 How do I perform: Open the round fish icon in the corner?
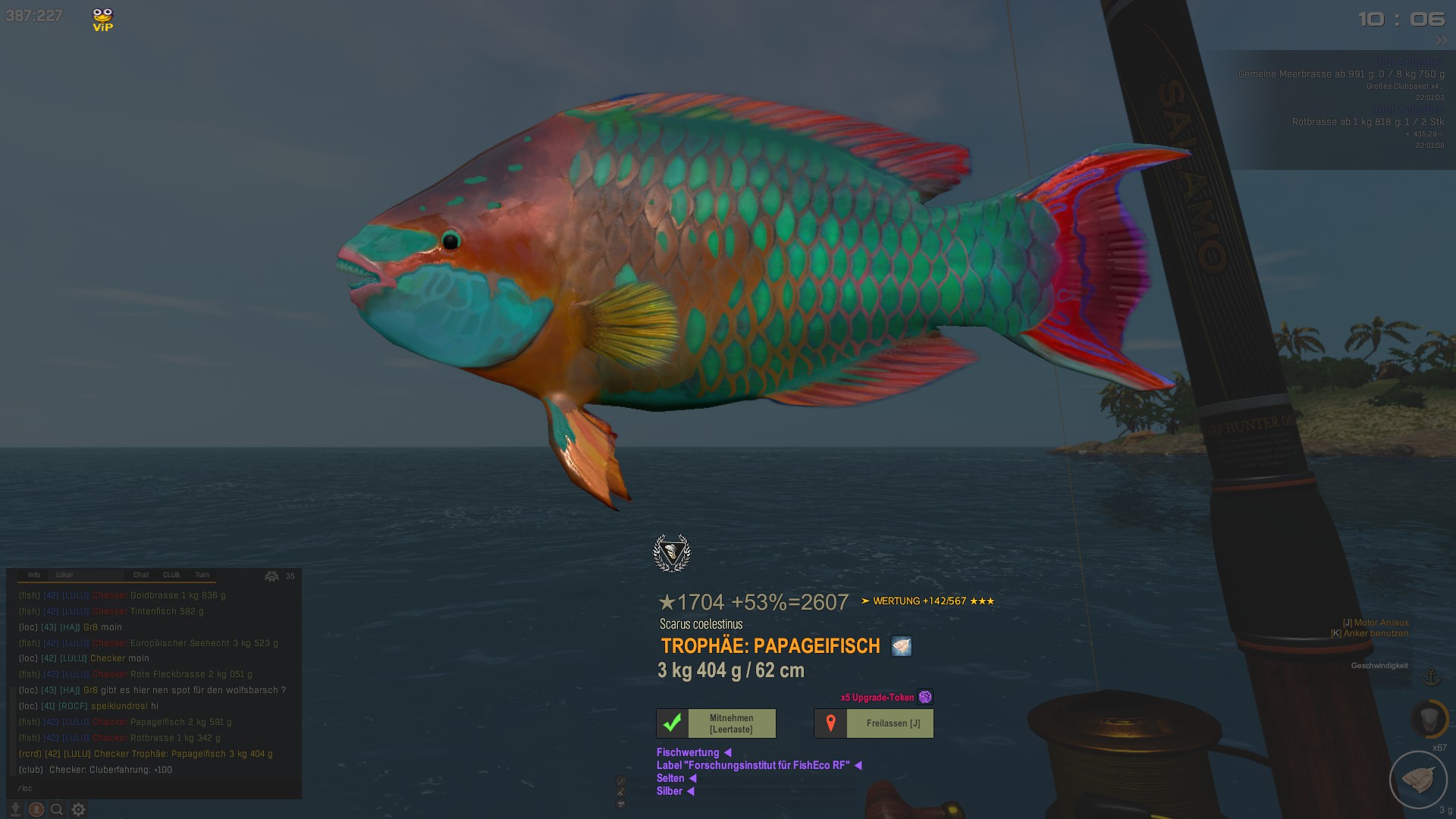tap(1418, 780)
